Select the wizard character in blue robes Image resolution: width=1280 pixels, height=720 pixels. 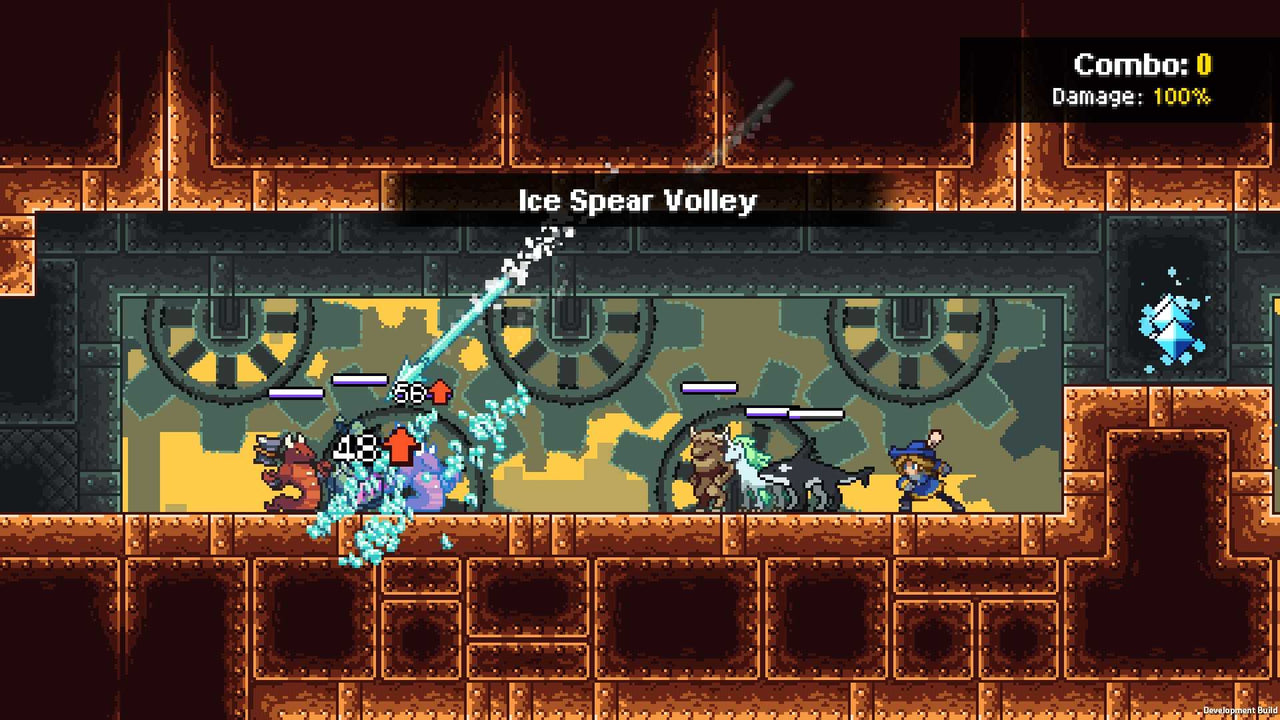920,475
